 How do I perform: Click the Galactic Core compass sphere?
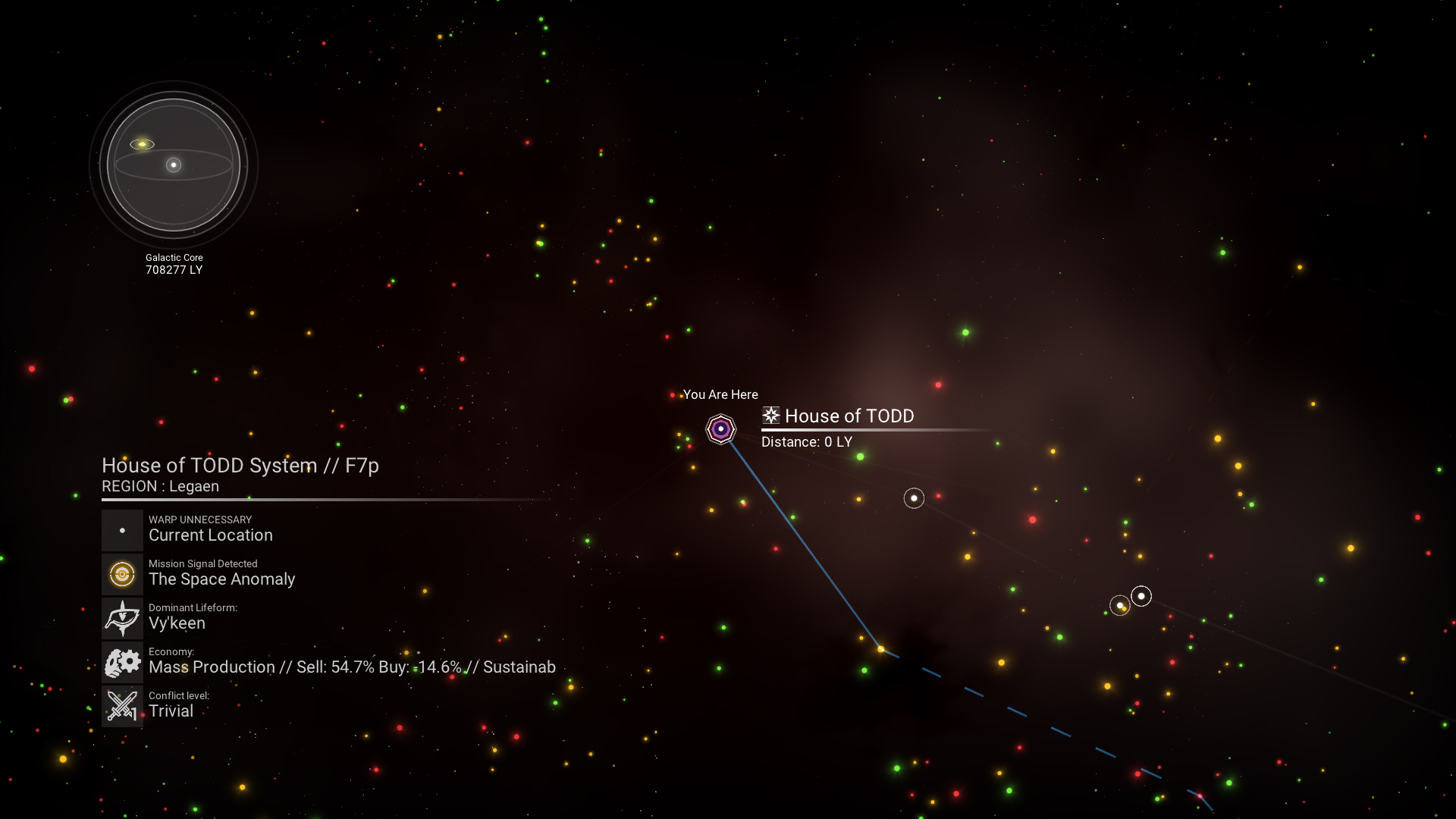174,165
